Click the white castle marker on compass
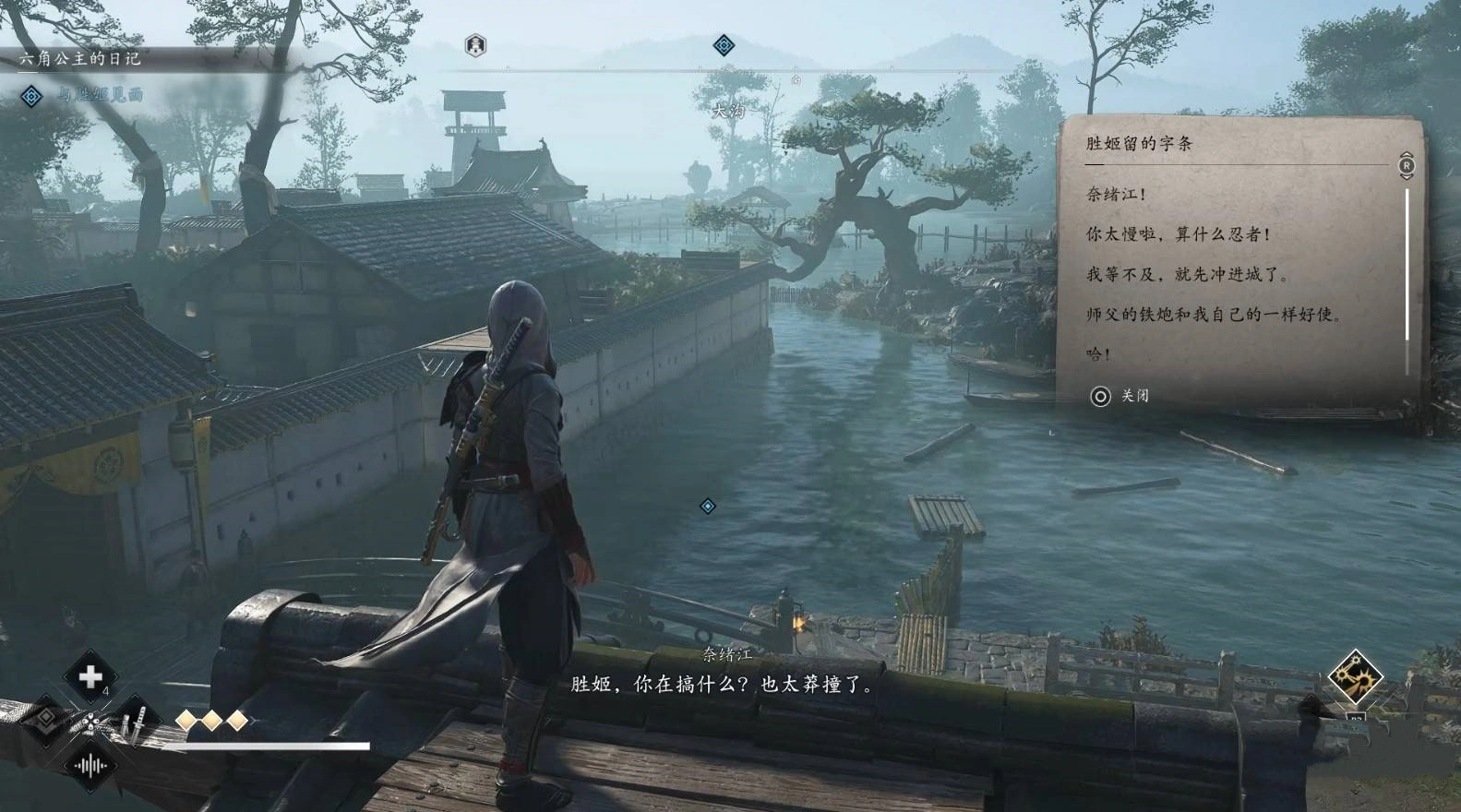The height and width of the screenshot is (812, 1461). 475,44
